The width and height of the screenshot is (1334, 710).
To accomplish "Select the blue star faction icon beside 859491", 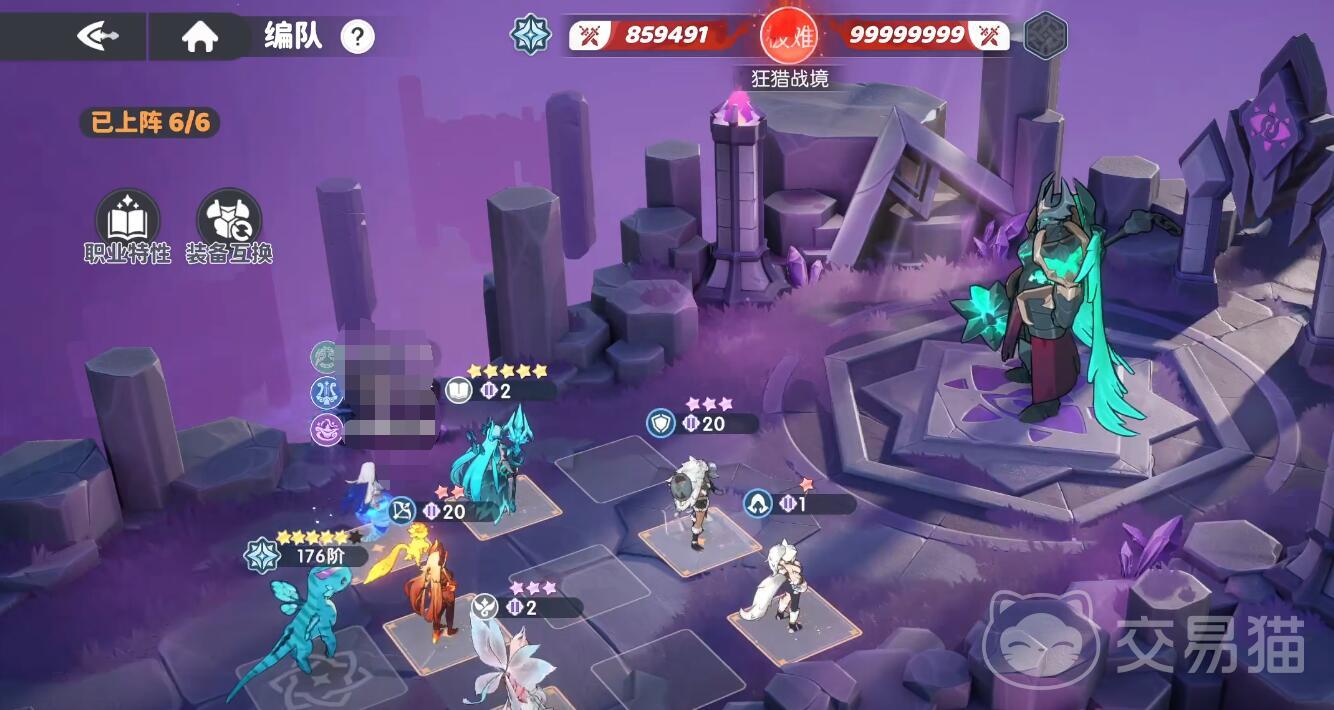I will (531, 36).
